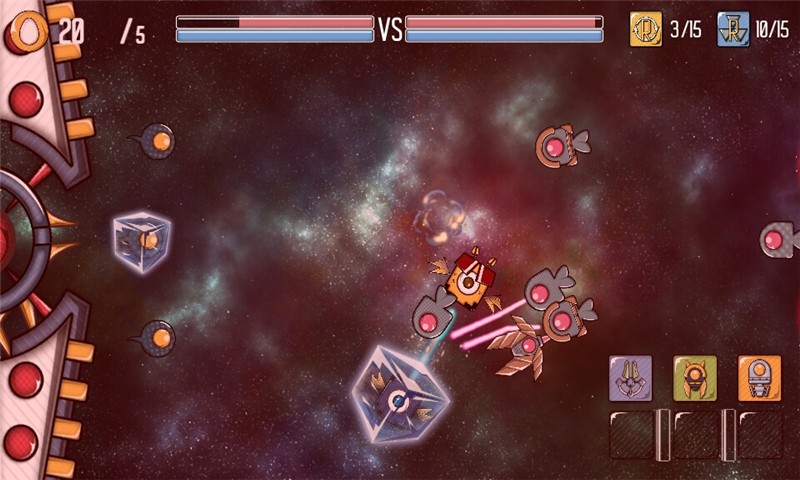Image resolution: width=800 pixels, height=480 pixels.
Task: Click the blue winged R resource icon
Action: (x=733, y=29)
